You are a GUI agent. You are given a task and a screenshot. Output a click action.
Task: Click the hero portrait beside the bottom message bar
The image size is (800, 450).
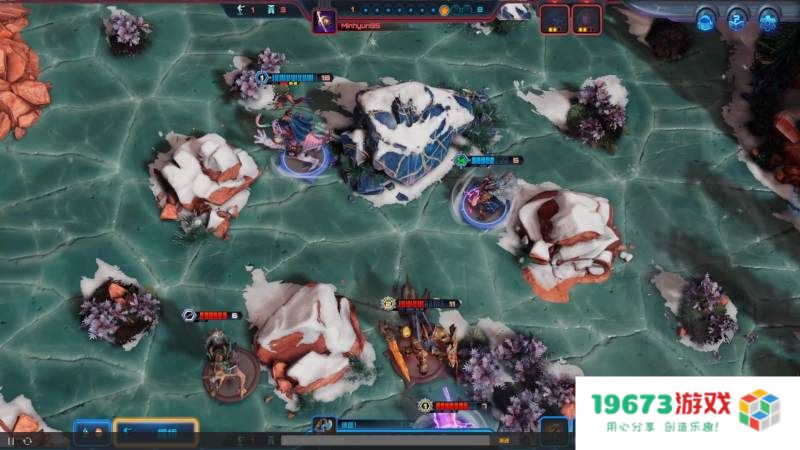[x=324, y=426]
